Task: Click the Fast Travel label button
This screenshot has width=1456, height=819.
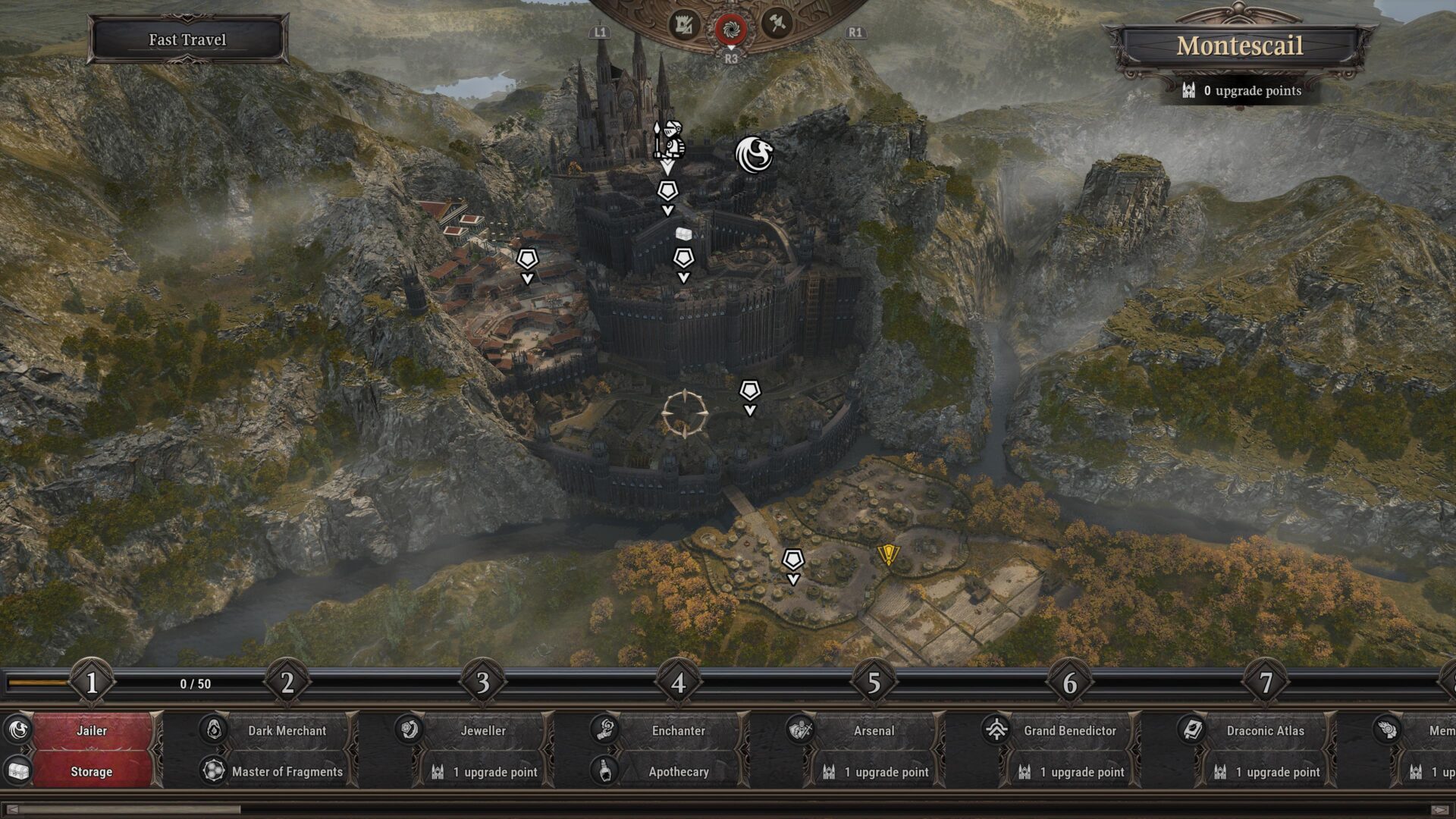Action: [187, 39]
